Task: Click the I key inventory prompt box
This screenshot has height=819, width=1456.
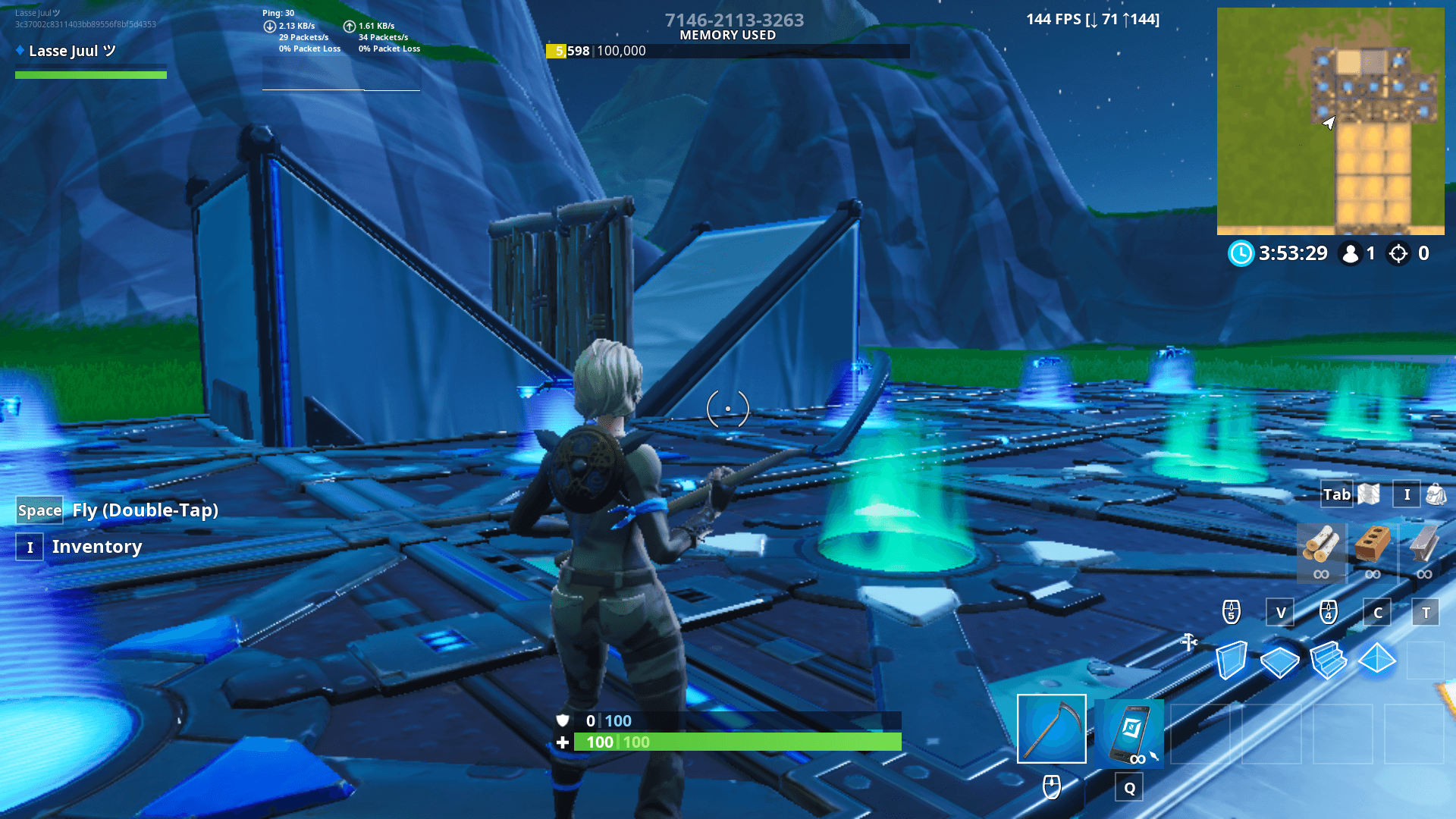Action: 1407,494
